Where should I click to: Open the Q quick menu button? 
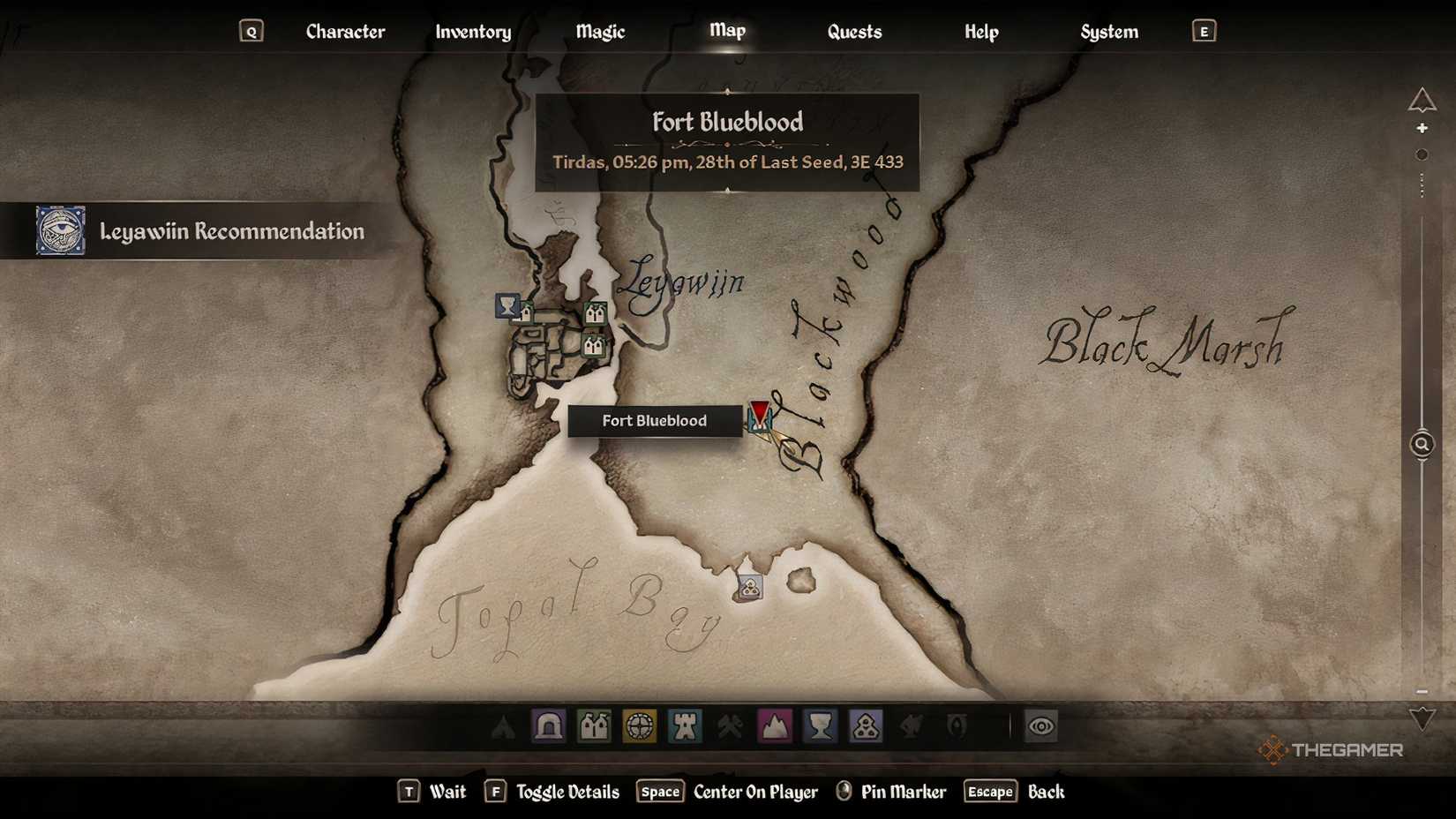point(252,30)
